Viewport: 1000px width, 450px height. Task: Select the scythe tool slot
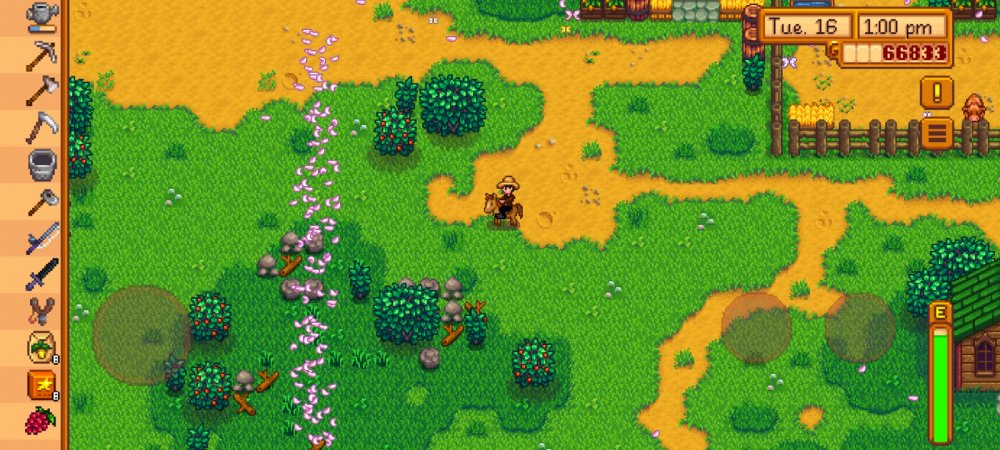pos(42,127)
